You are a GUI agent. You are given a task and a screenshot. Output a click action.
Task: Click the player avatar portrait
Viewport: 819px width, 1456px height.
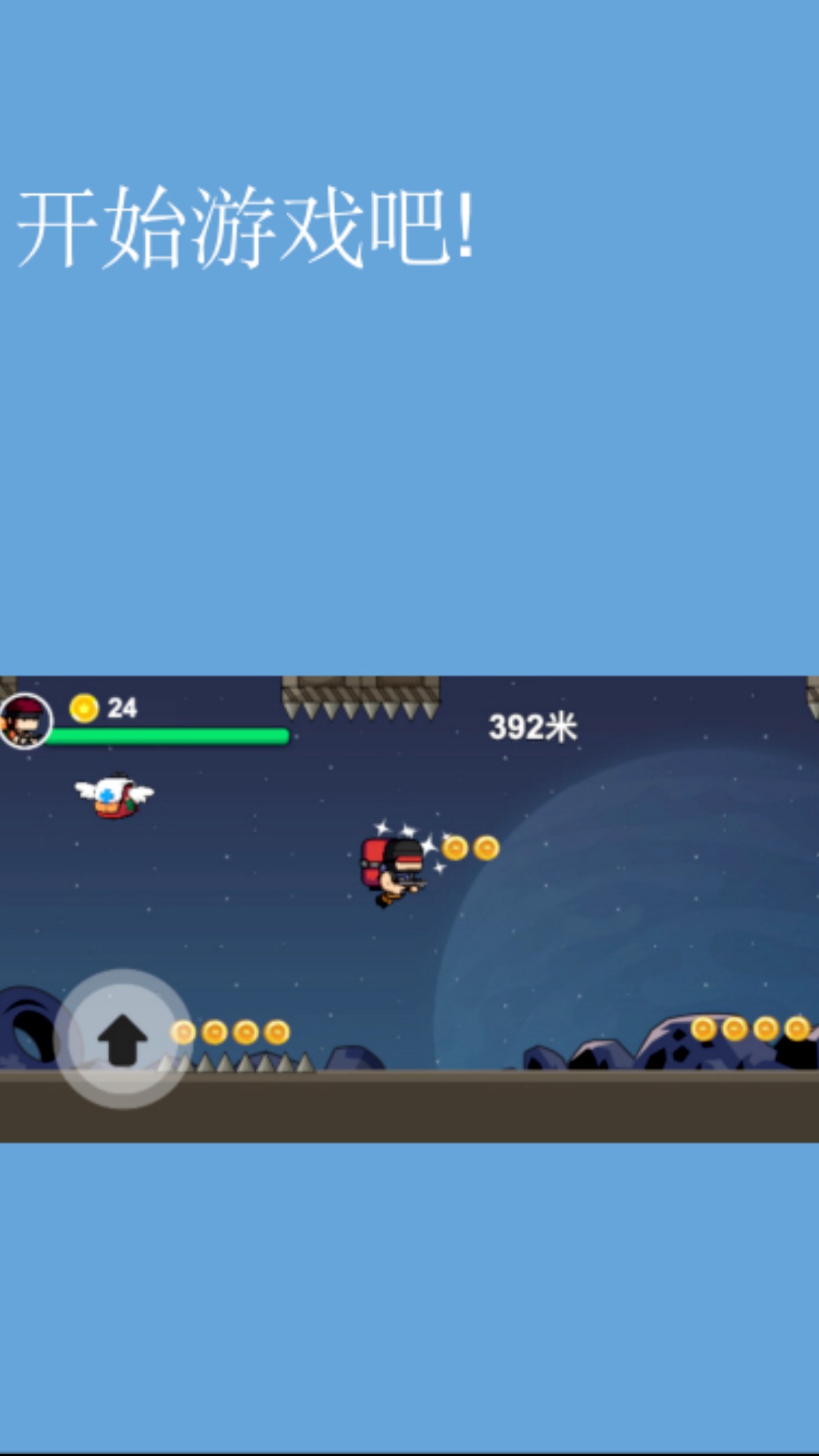26,720
